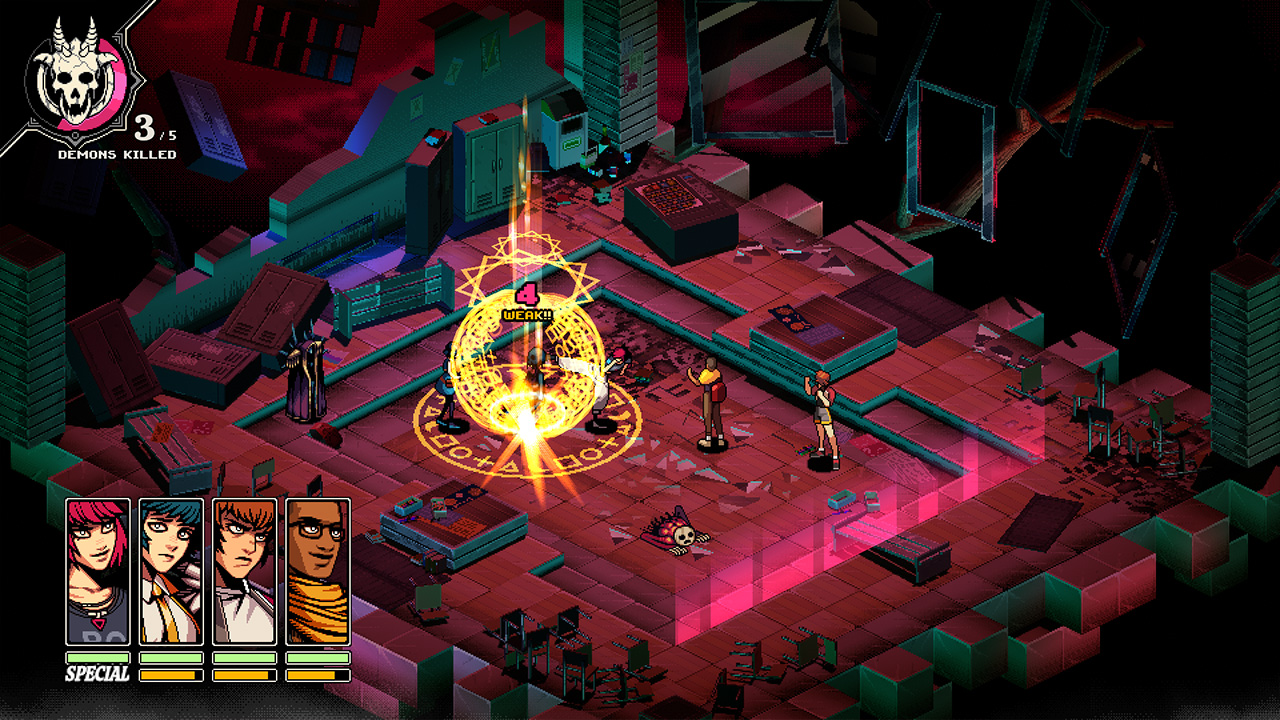Image resolution: width=1280 pixels, height=720 pixels.
Task: Select the portrait with glasses and scarf
Action: click(x=318, y=571)
